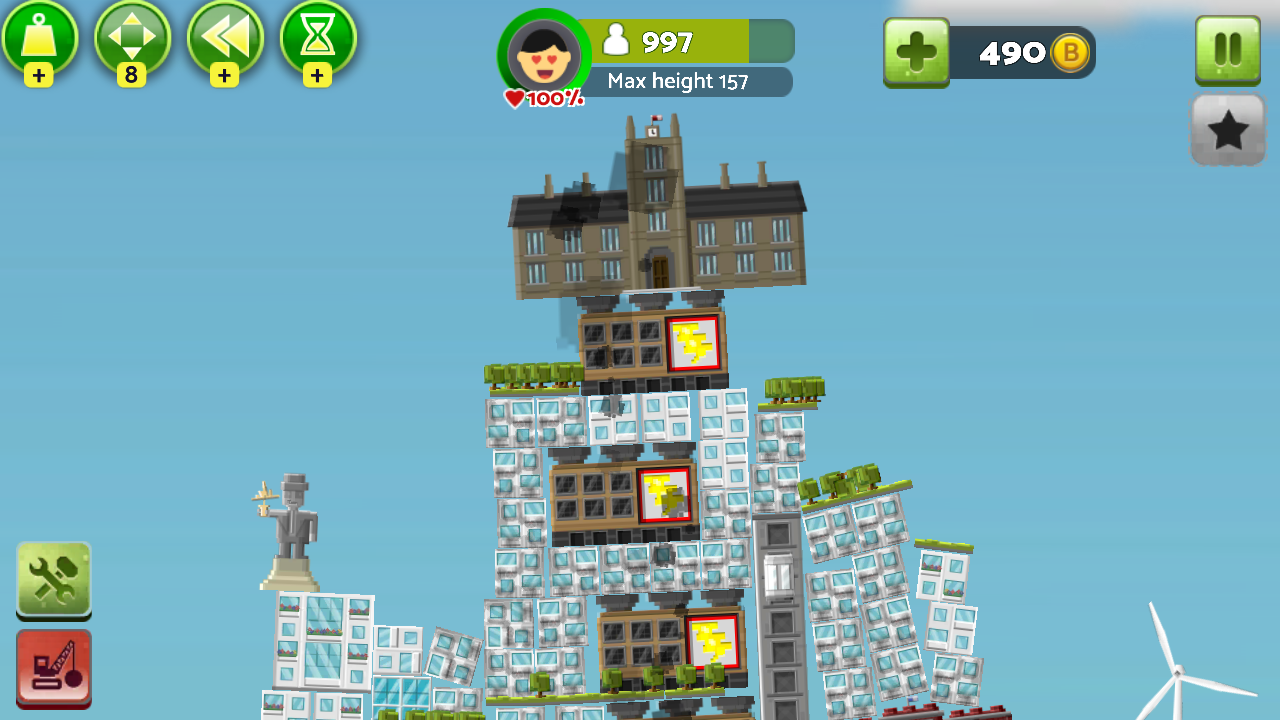Open achievements via the star icon
This screenshot has width=1280, height=720.
coord(1227,129)
